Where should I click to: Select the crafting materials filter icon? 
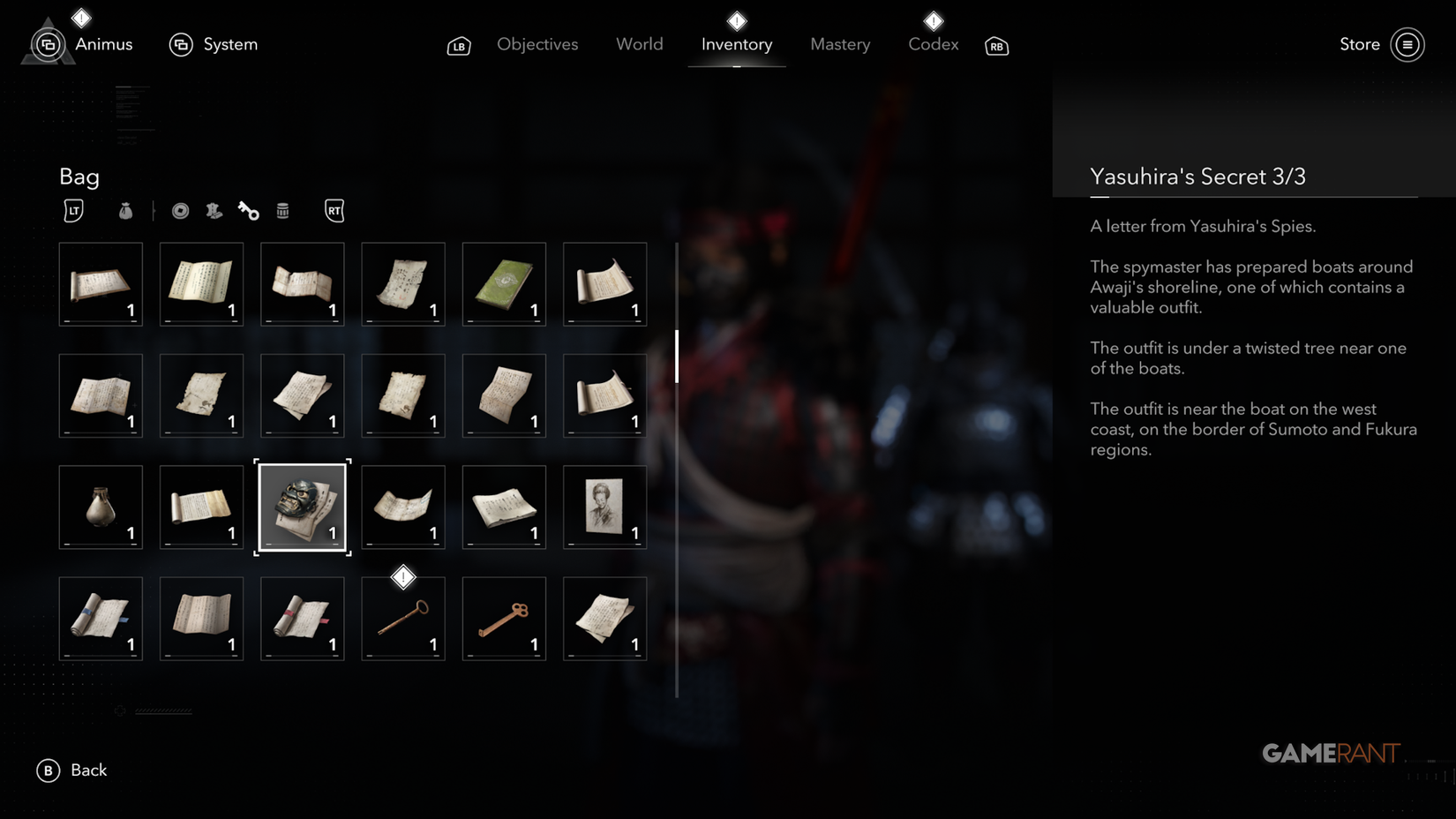coord(214,211)
